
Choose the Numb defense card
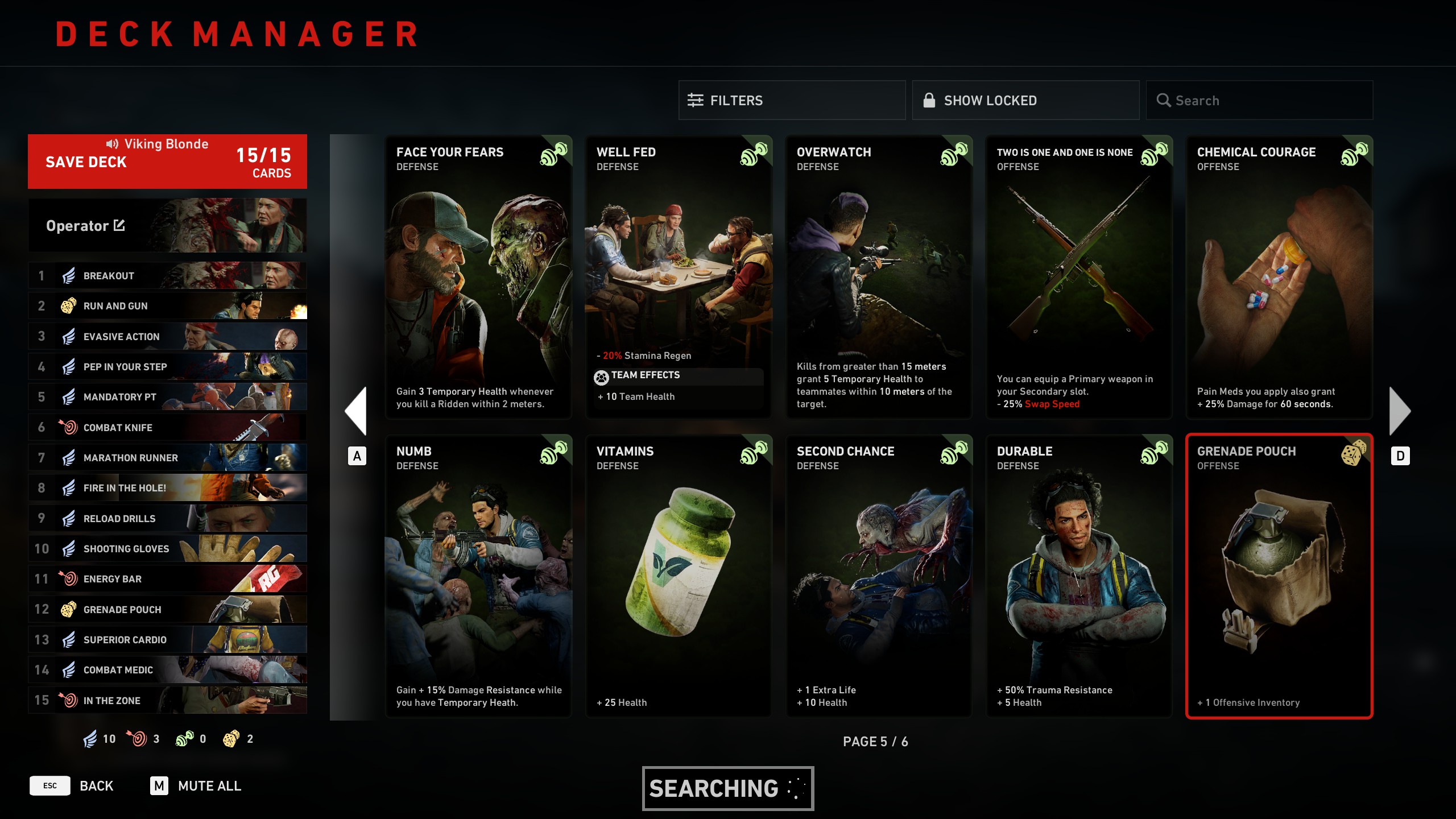[479, 576]
